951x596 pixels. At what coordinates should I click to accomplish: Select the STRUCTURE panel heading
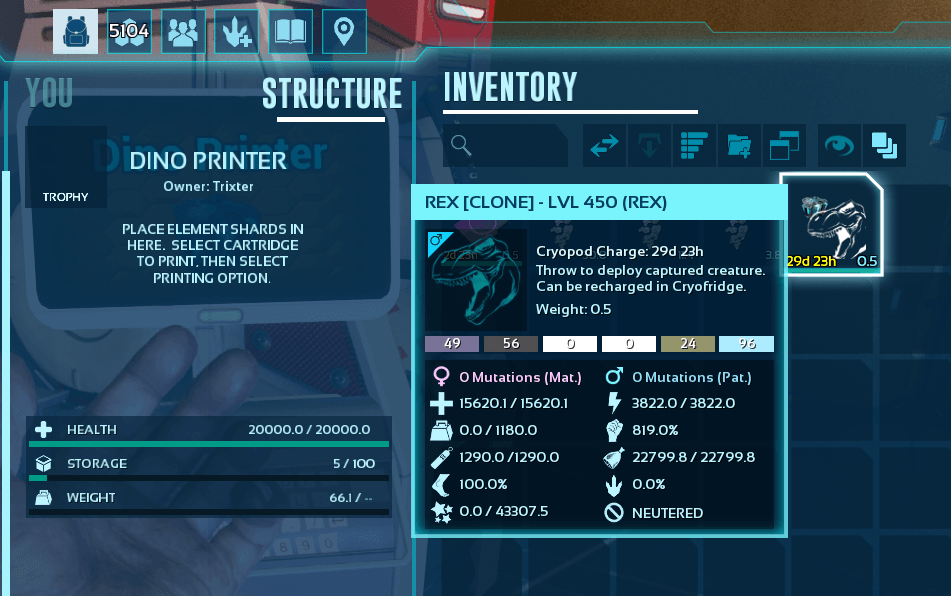pyautogui.click(x=331, y=93)
